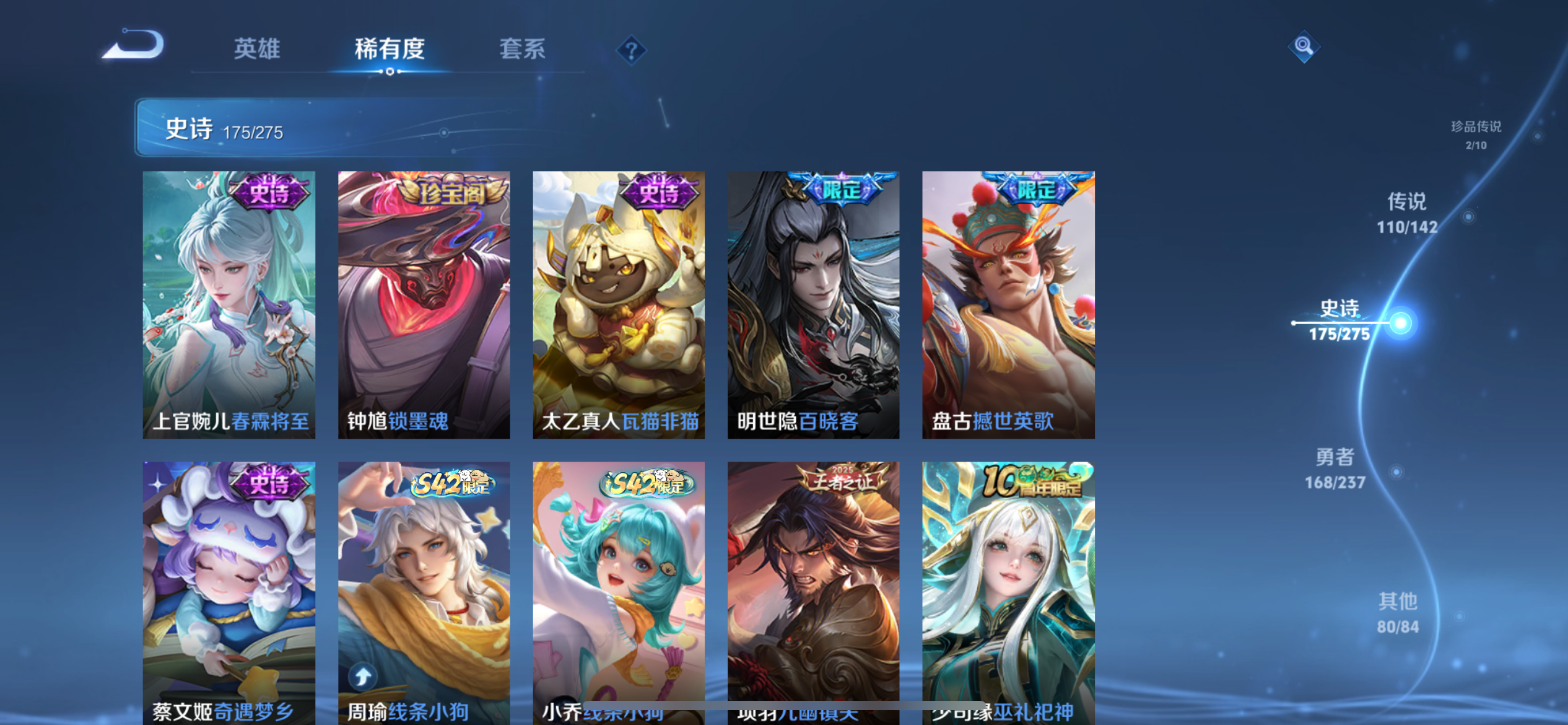Click the blue upgrade arrow on 周瑜 card
Image resolution: width=1568 pixels, height=725 pixels.
tap(362, 677)
